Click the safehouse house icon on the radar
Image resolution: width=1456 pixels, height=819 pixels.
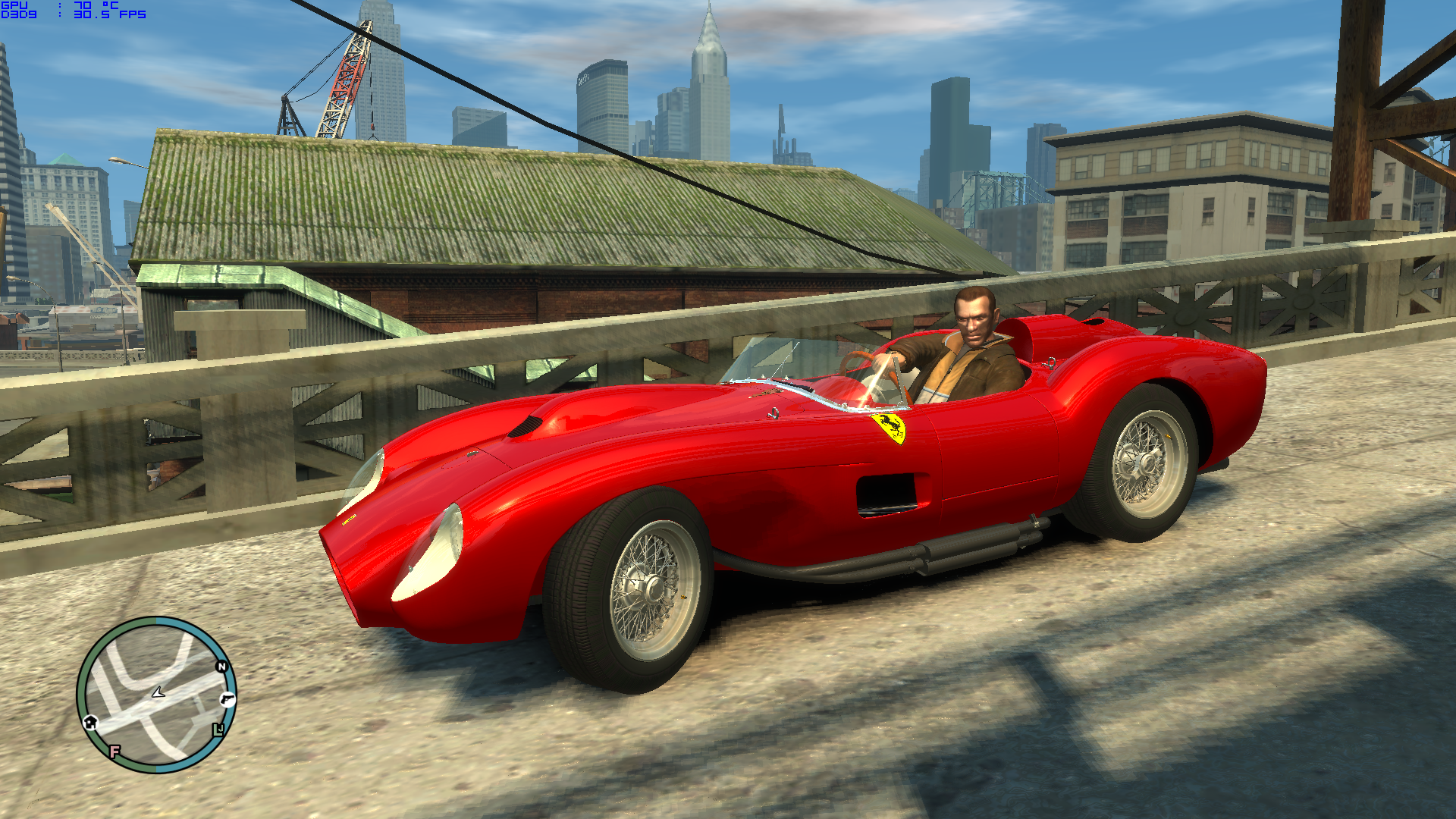coord(90,723)
